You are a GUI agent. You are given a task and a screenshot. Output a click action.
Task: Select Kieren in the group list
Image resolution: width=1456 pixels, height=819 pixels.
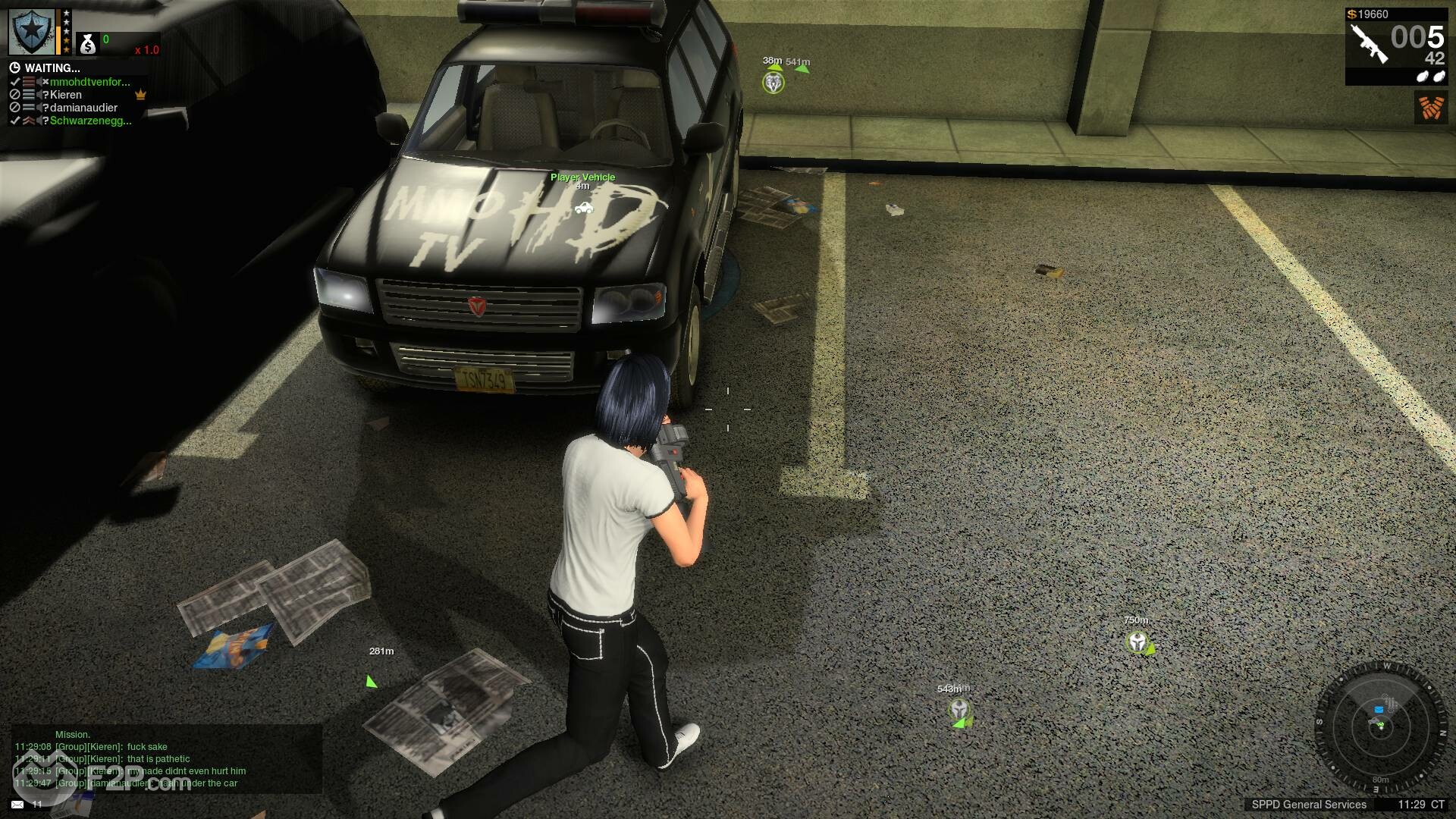coord(66,95)
